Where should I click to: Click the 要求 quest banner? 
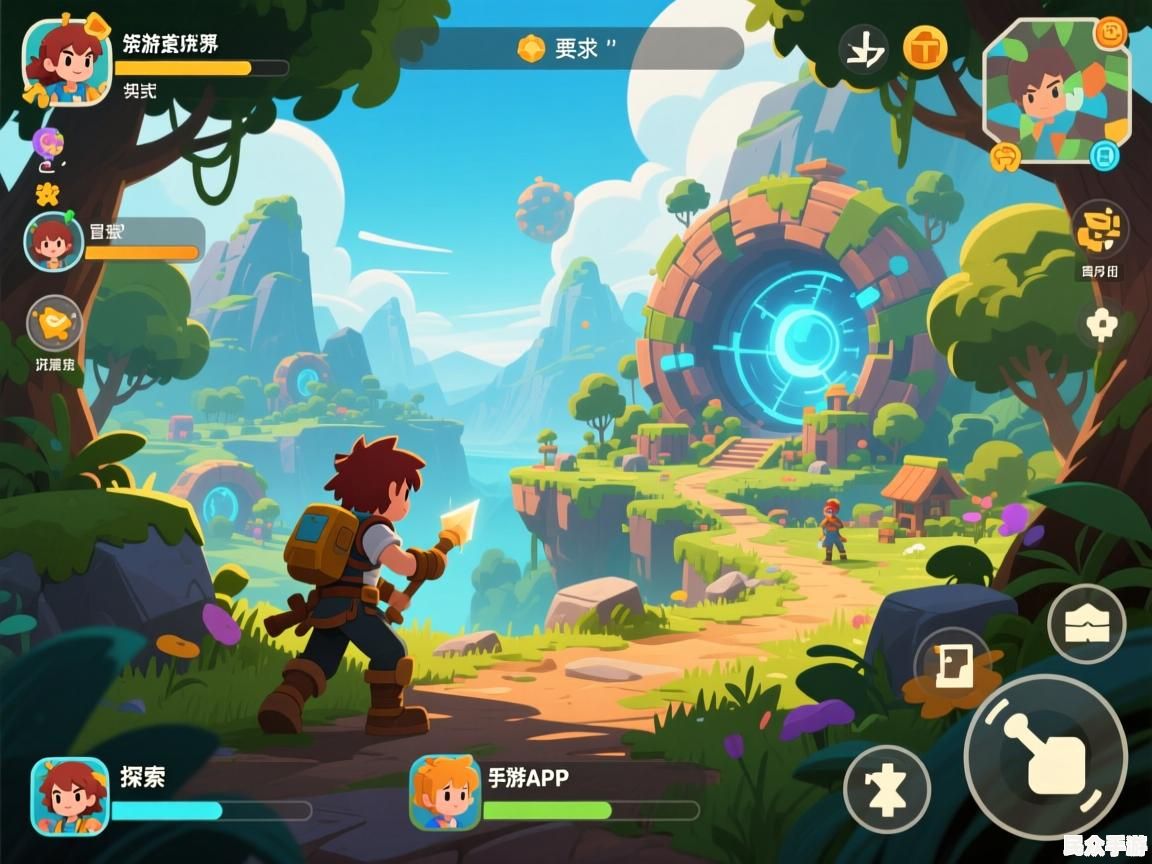572,48
